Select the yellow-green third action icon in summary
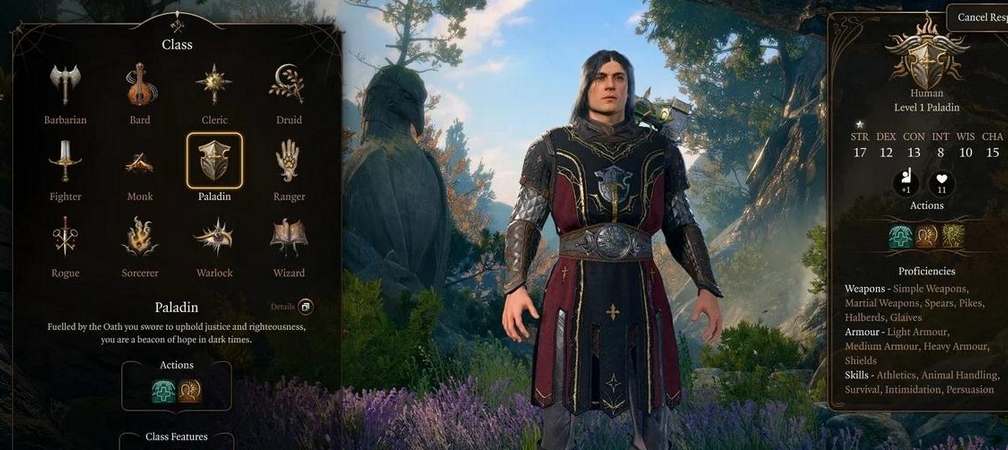Screen dimensions: 1008x450 point(952,237)
